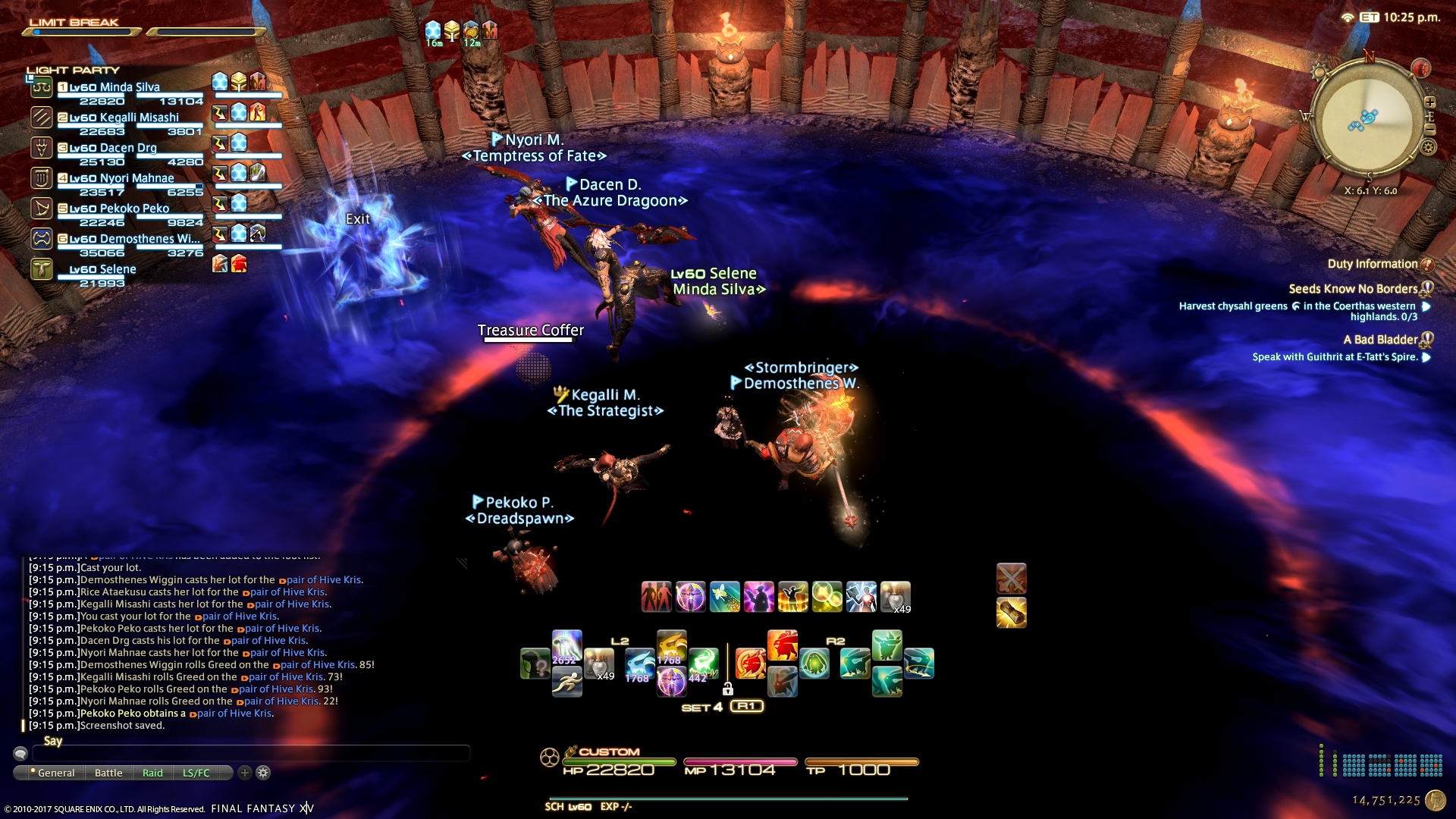Screen dimensions: 1456x819
Task: Open chat log settings gear
Action: pyautogui.click(x=263, y=773)
